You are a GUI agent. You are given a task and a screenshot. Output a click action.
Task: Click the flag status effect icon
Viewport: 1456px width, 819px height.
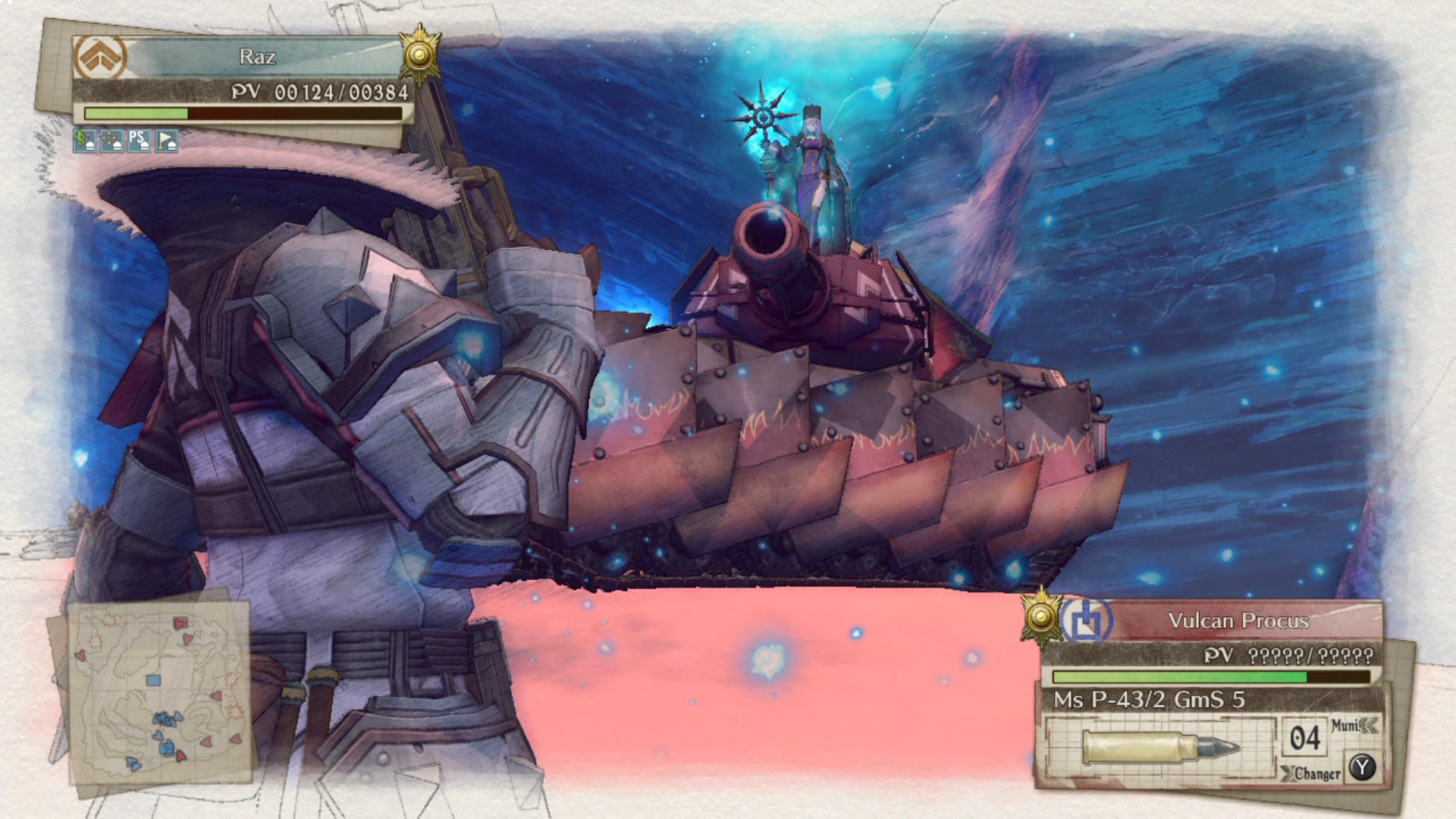tap(166, 141)
